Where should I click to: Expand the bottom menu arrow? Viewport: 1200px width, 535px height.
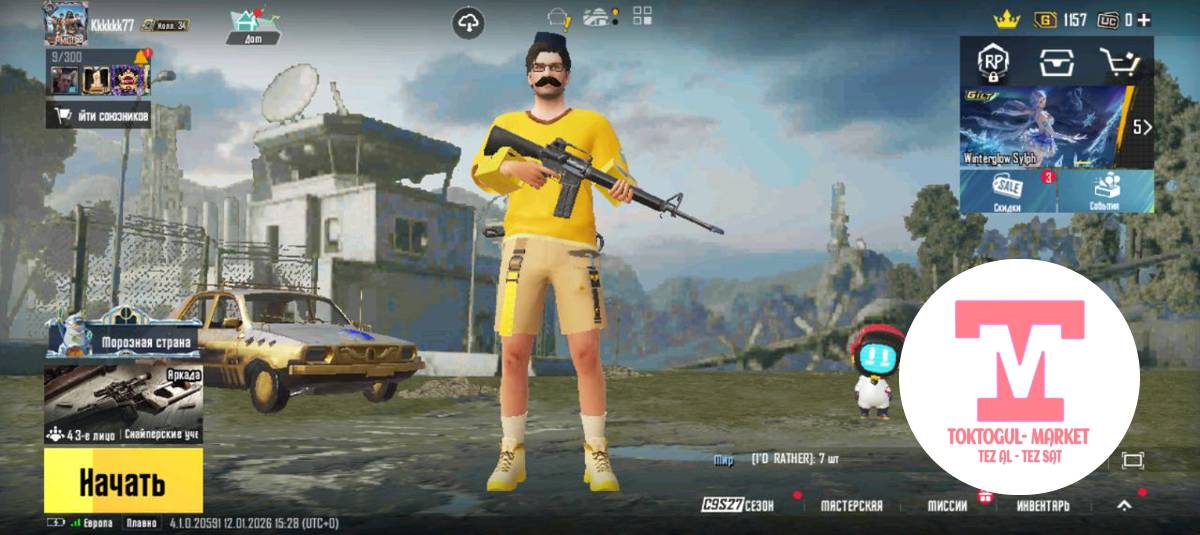(1124, 506)
